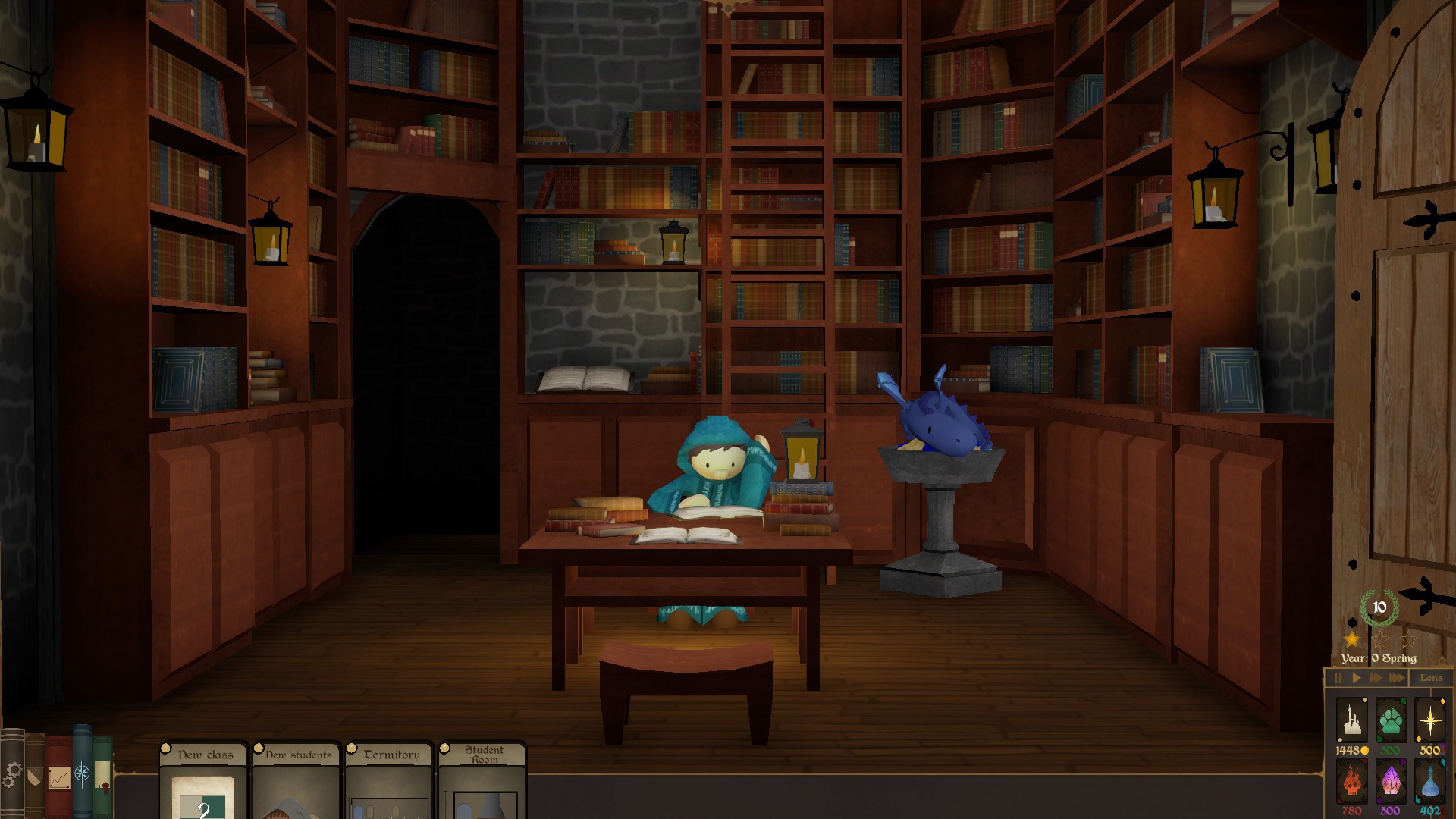Click the compass book spine icon
The image size is (1456, 819).
pos(82,775)
